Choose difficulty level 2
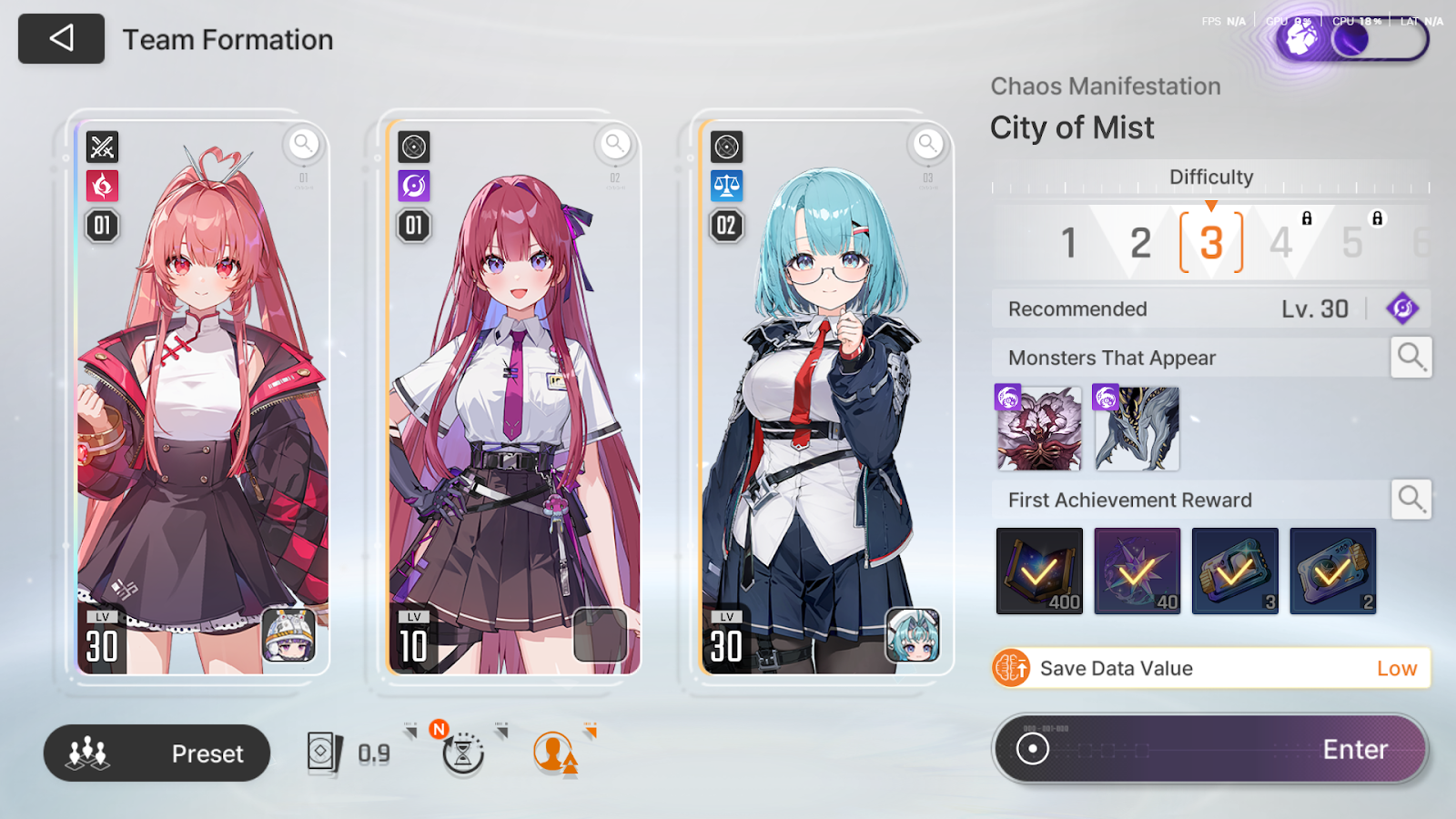This screenshot has height=819, width=1456. coord(1140,243)
